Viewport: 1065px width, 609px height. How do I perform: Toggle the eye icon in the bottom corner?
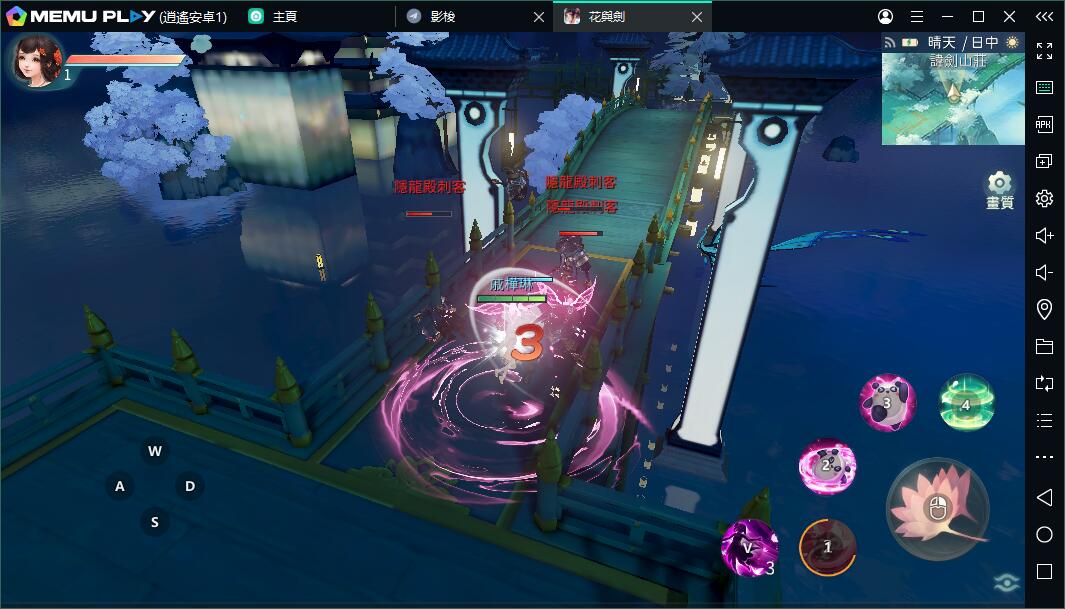[1005, 584]
